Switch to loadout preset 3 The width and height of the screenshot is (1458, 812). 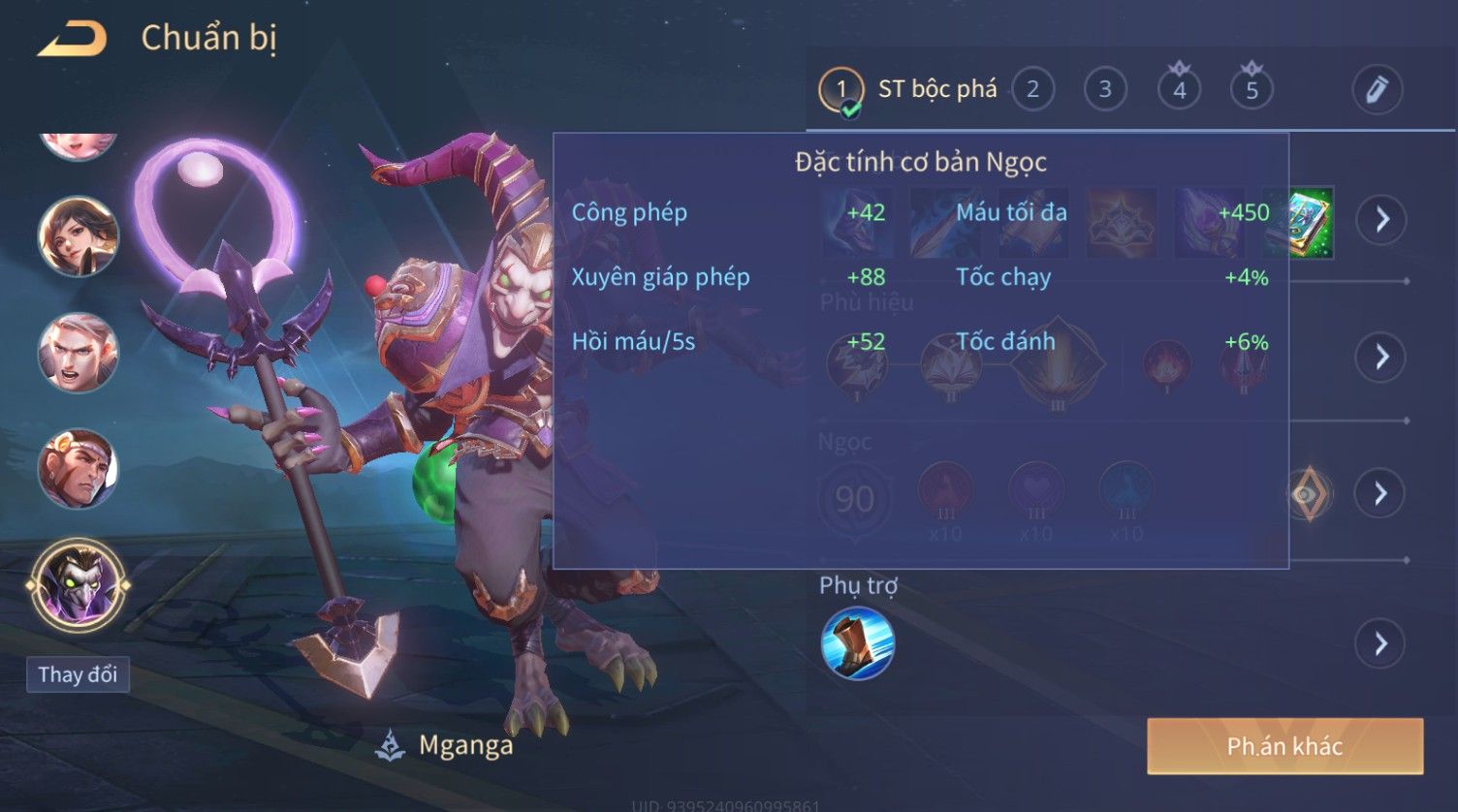pyautogui.click(x=1105, y=90)
